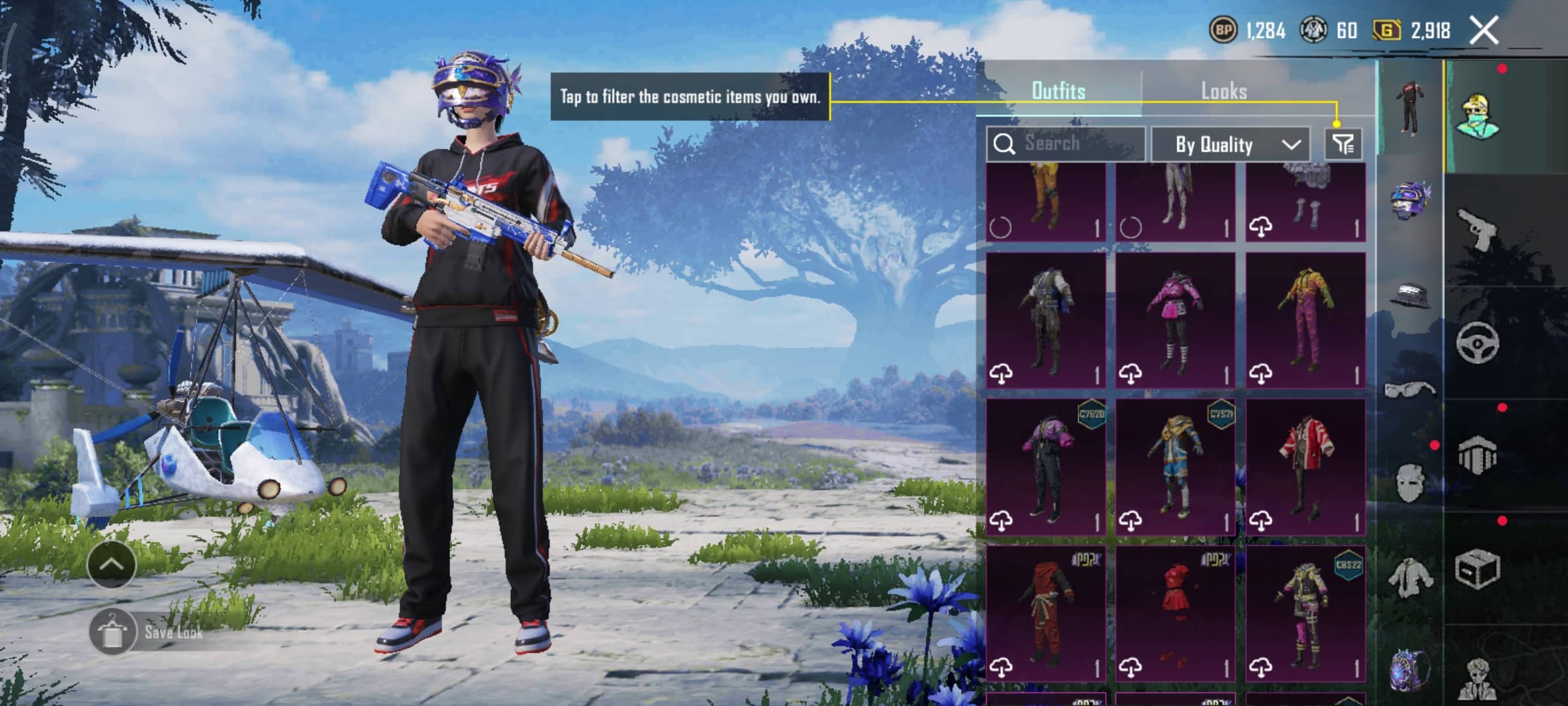Image resolution: width=1568 pixels, height=706 pixels.
Task: Select the sunglasses eyewear category
Action: pyautogui.click(x=1410, y=390)
